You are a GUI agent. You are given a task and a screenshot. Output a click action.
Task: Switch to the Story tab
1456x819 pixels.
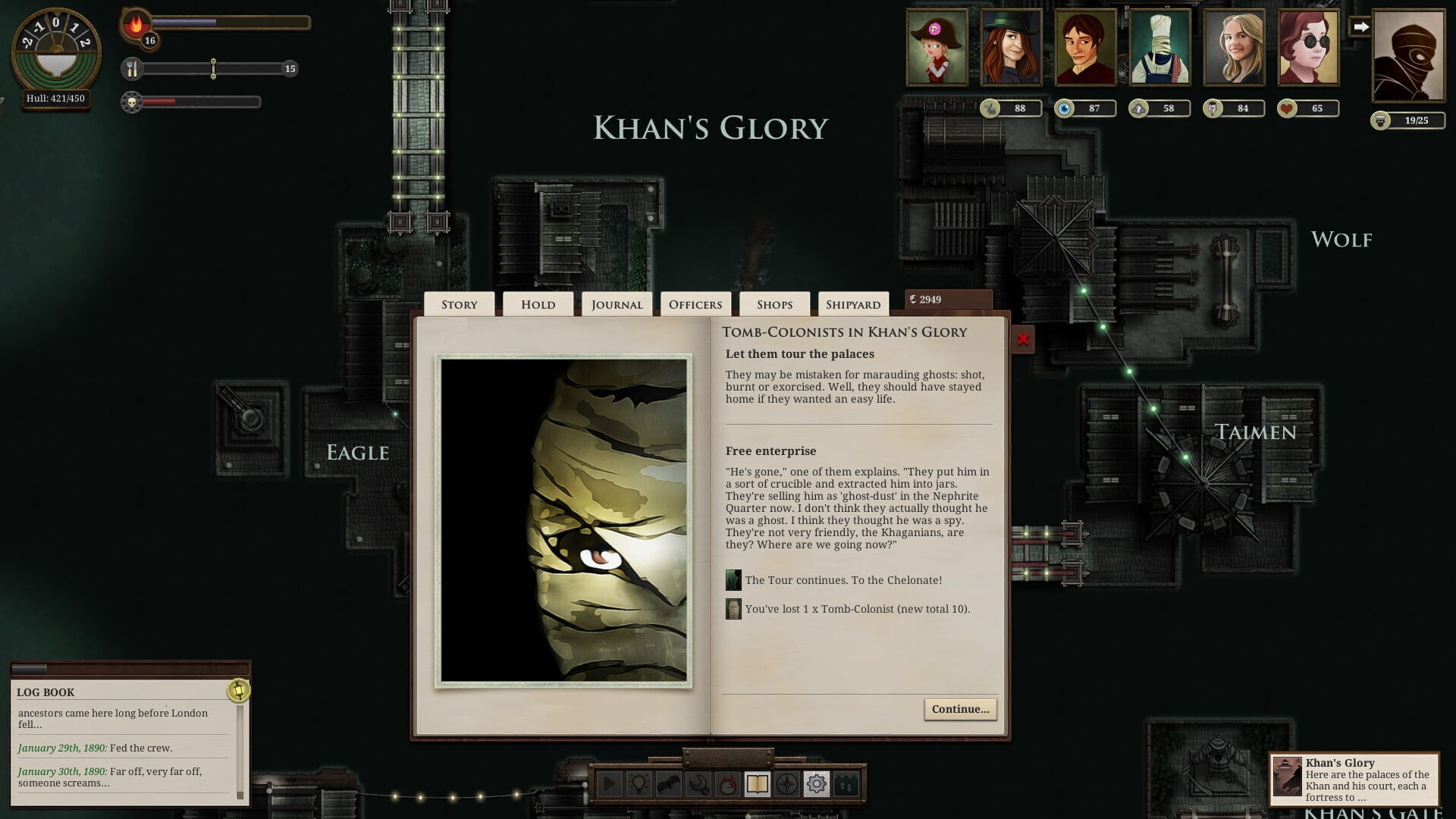coord(460,305)
